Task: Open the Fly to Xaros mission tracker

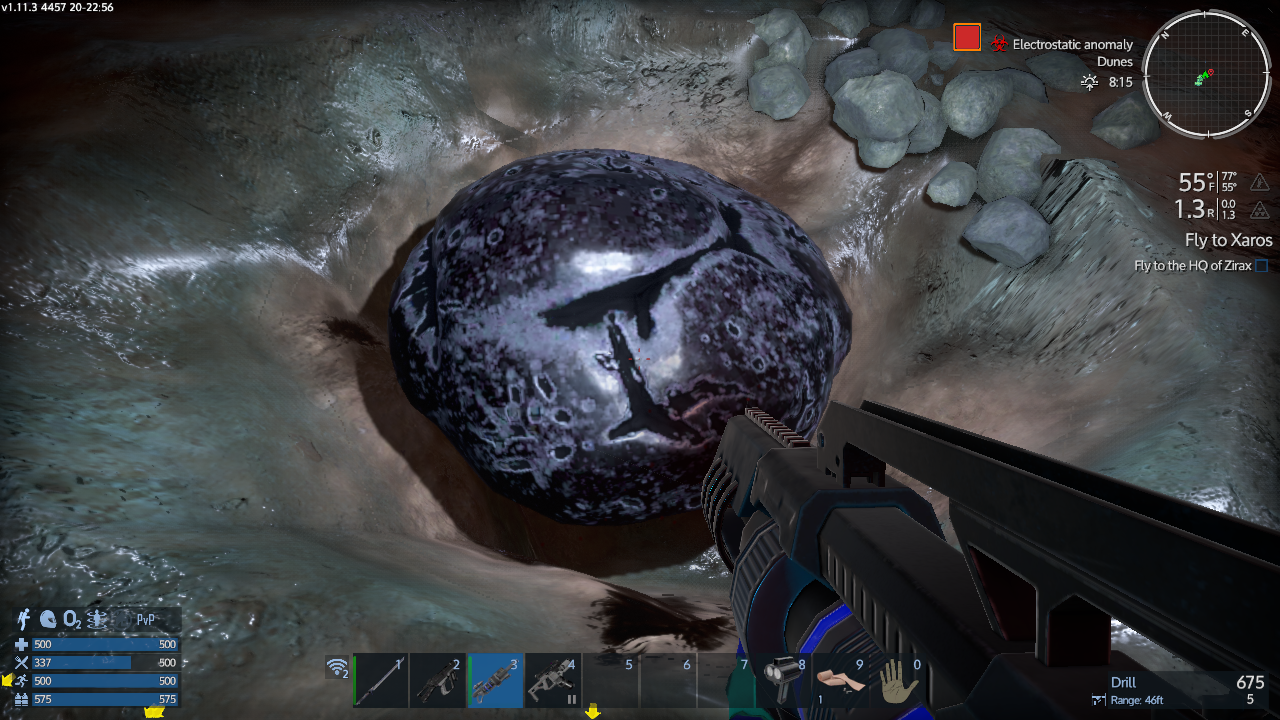Action: [1228, 240]
